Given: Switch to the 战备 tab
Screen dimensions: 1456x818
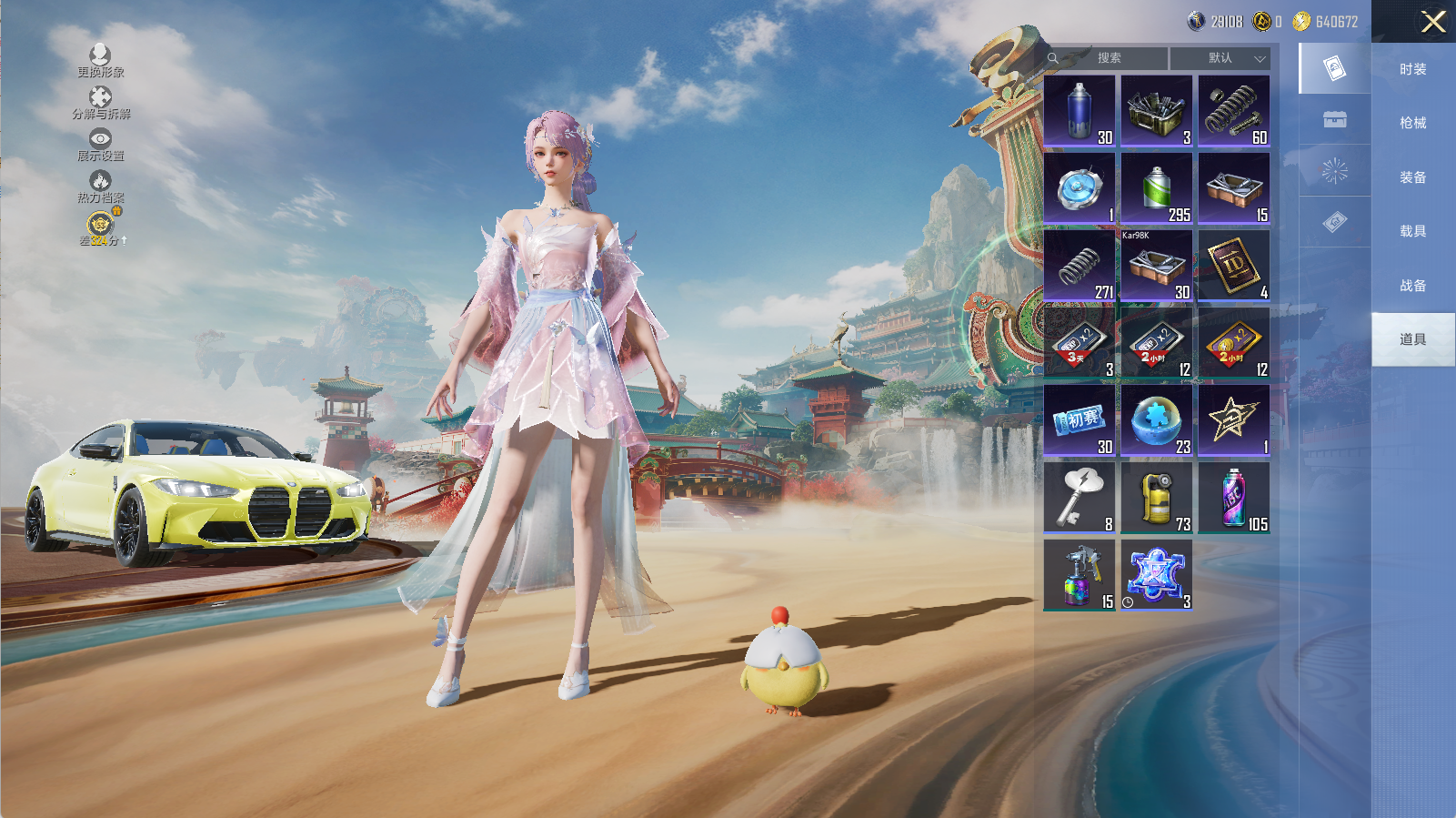Looking at the screenshot, I should pos(1412,286).
